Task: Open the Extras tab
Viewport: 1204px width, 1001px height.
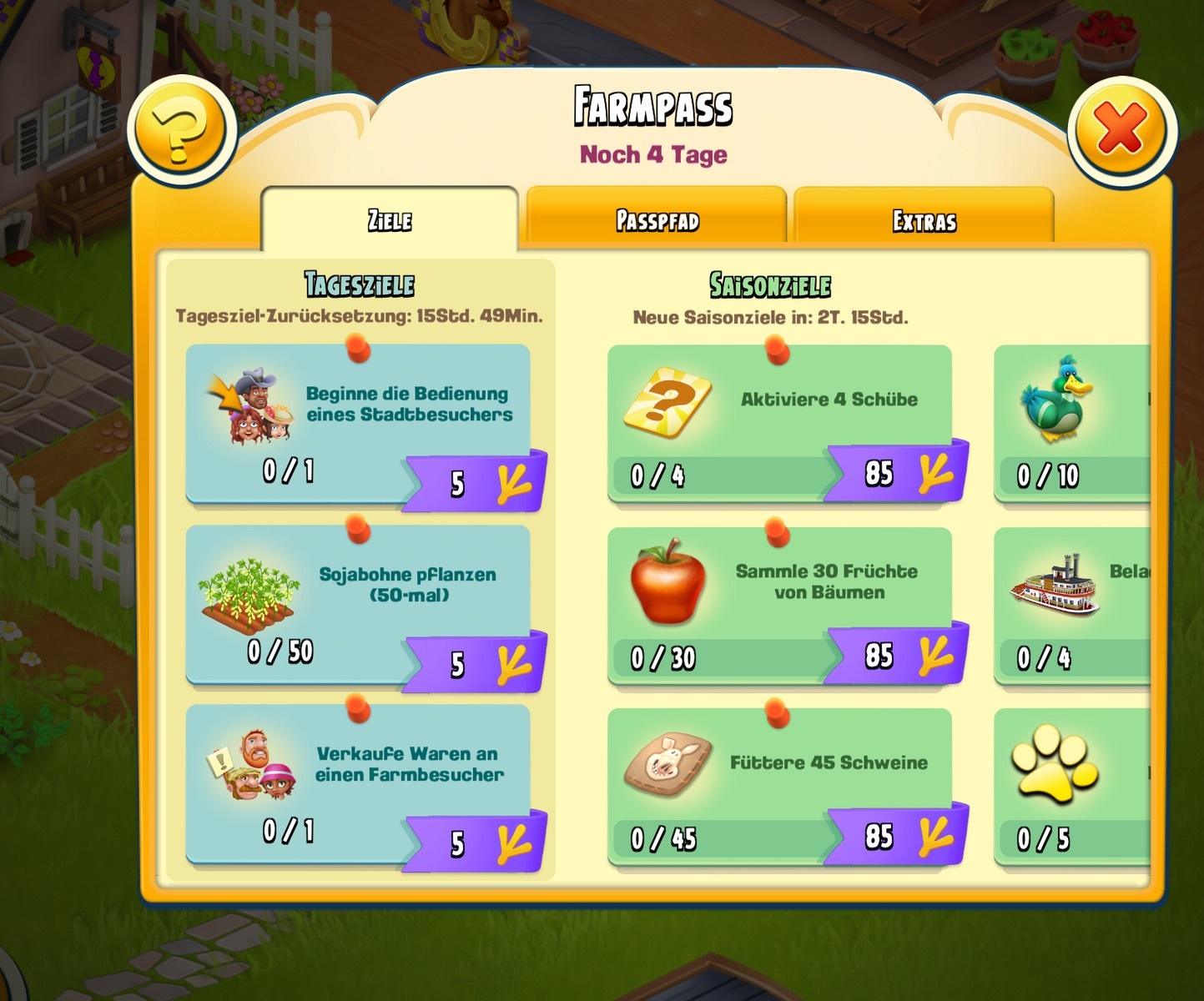Action: tap(924, 220)
